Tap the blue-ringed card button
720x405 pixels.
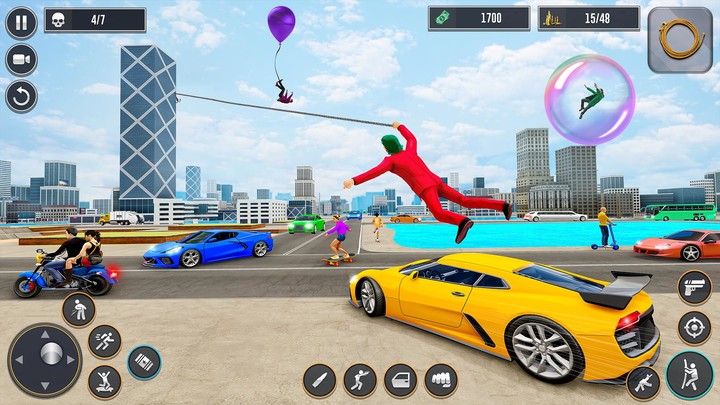(x=144, y=362)
